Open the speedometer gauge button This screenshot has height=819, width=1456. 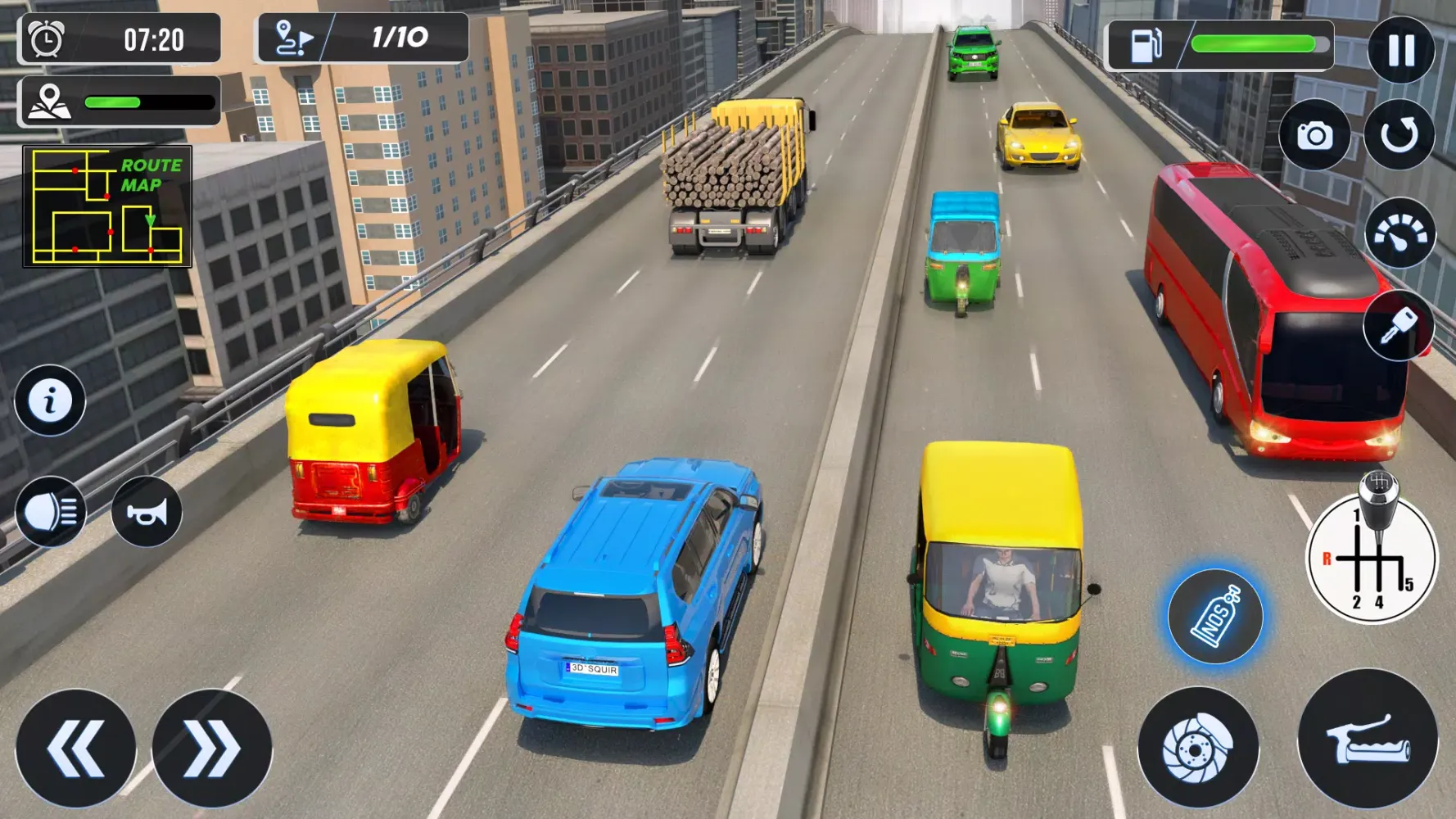1399,234
